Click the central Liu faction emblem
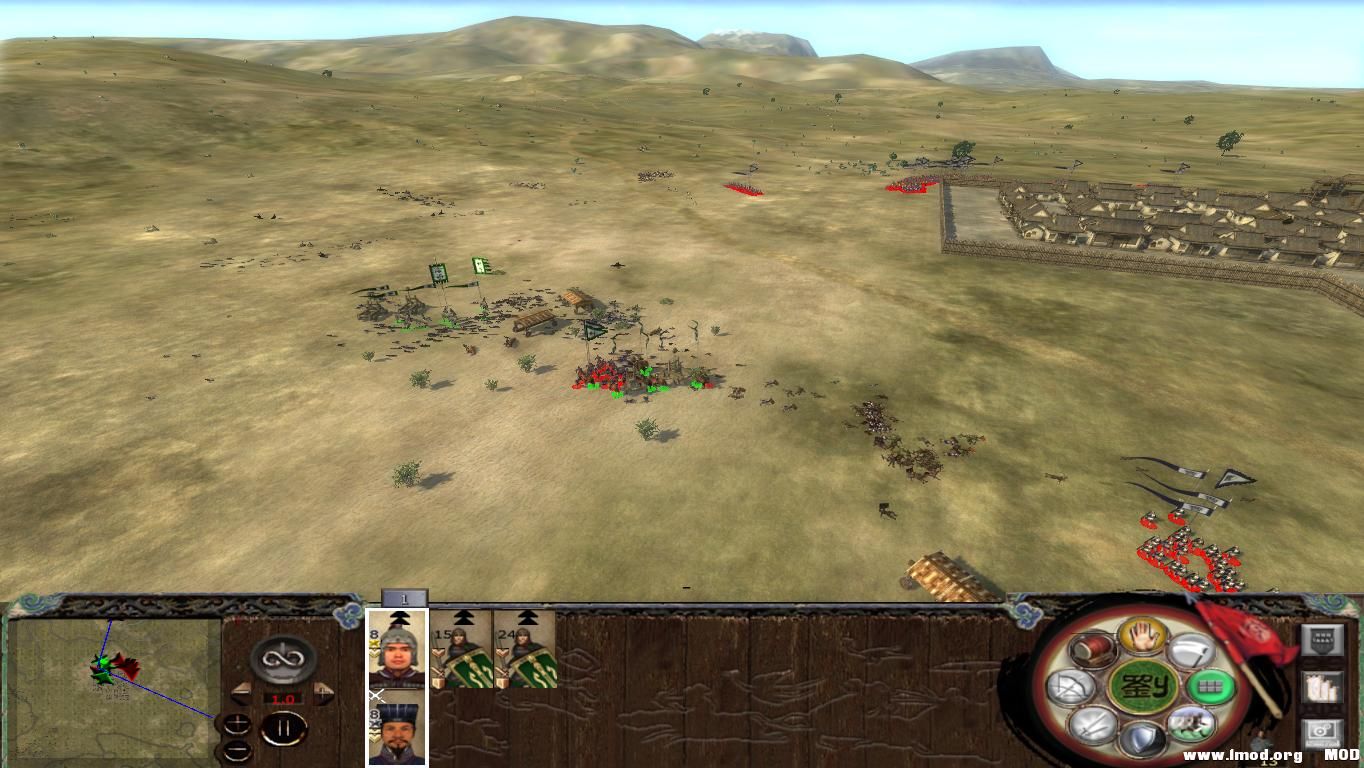Image resolution: width=1364 pixels, height=768 pixels. (x=1142, y=688)
